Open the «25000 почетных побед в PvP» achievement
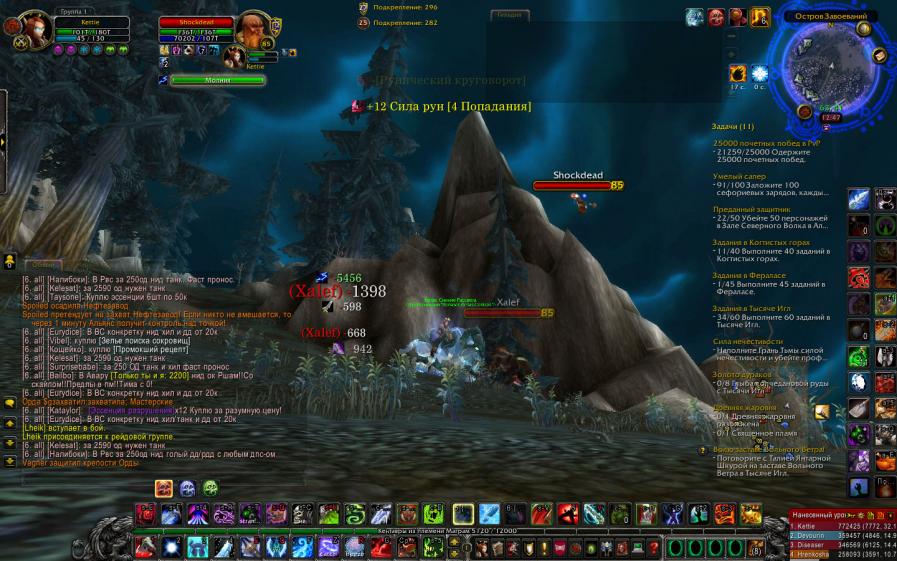This screenshot has height=561, width=897. tap(766, 143)
